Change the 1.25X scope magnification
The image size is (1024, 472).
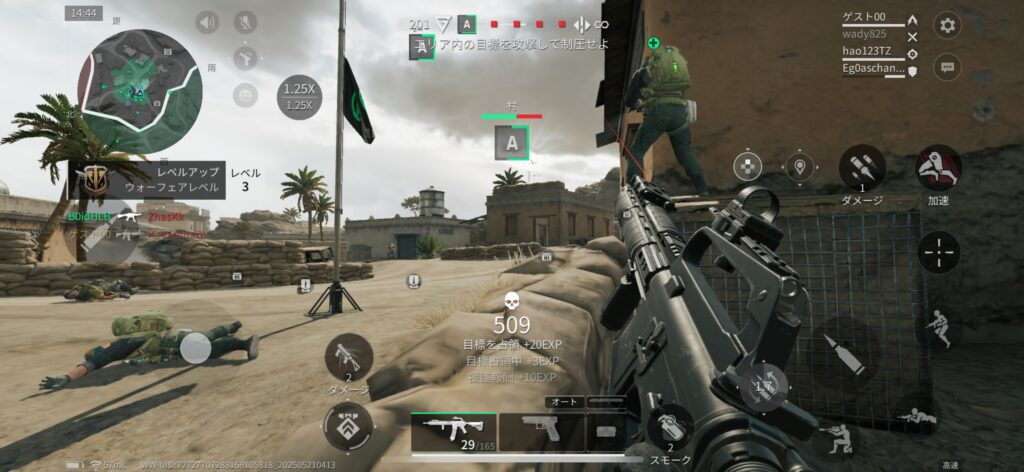(x=299, y=97)
